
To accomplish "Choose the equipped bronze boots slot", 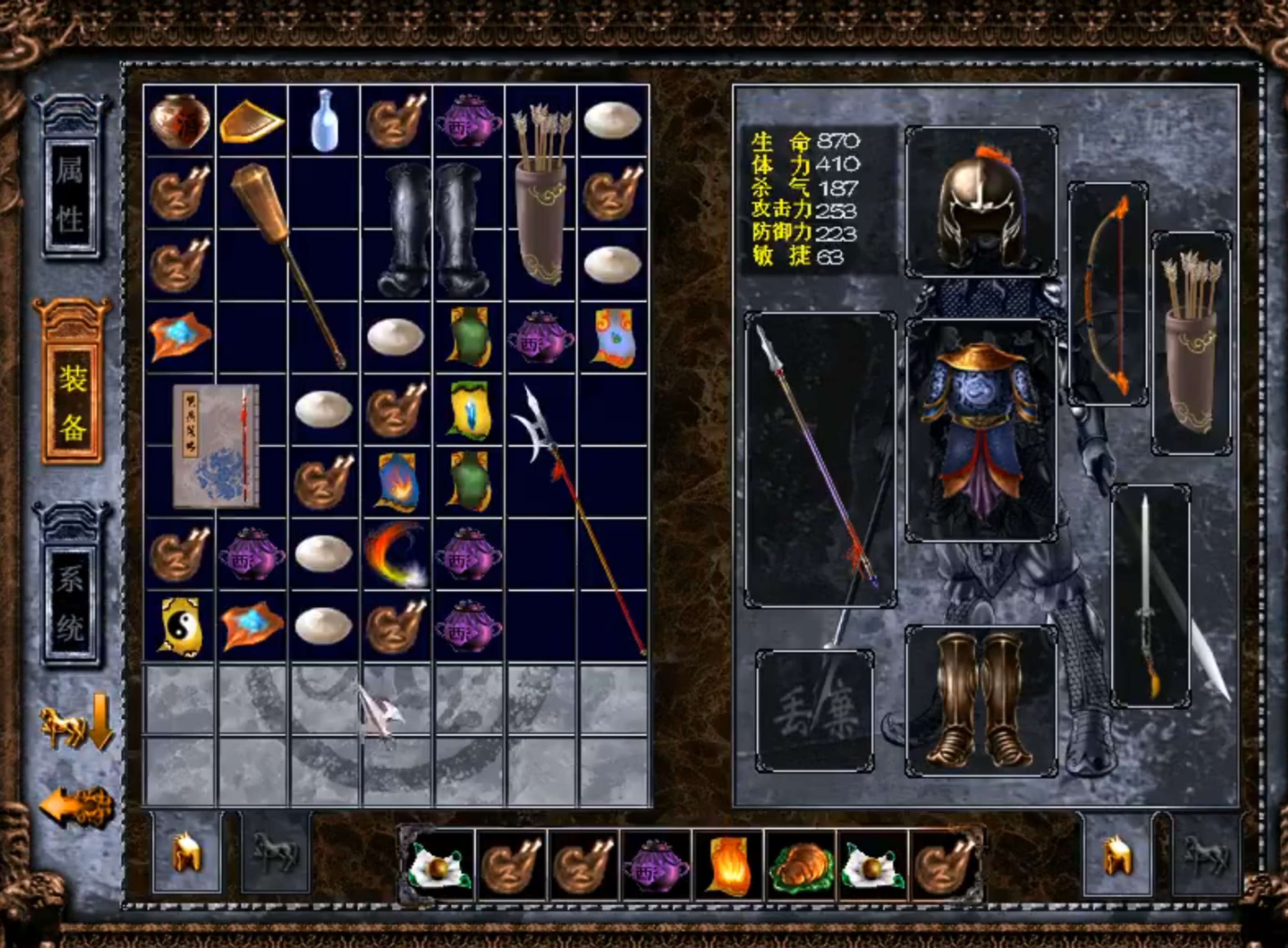I will (x=980, y=700).
